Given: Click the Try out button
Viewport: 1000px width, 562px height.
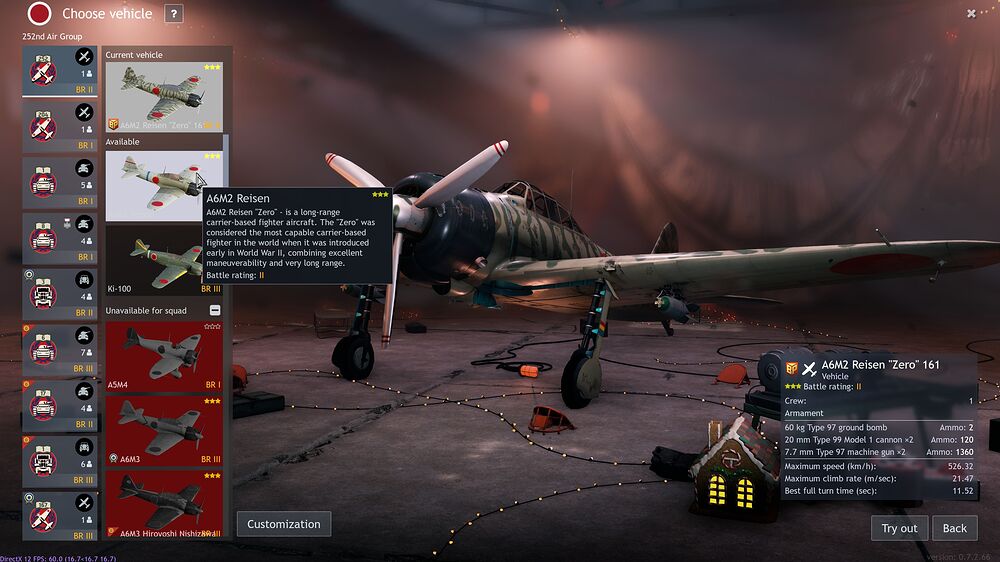Looking at the screenshot, I should (x=899, y=528).
